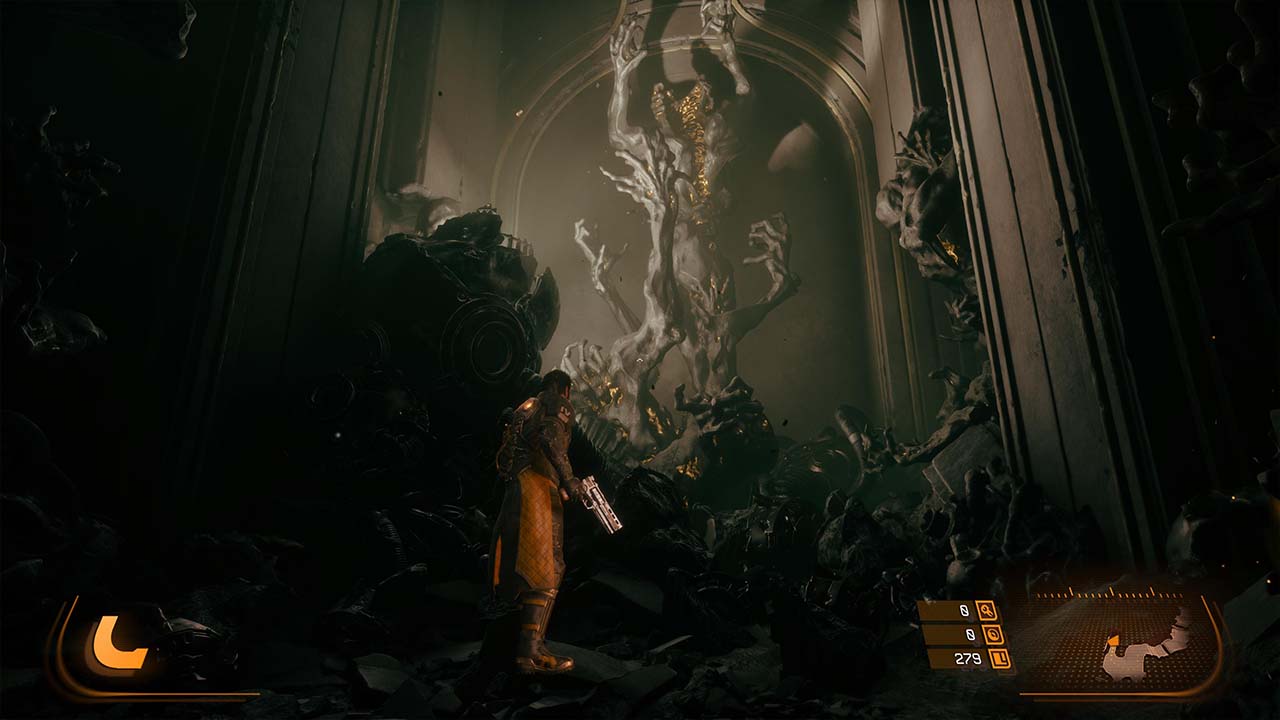Screen dimensions: 1280x720
Task: Click the circular orb resource icon
Action: tap(993, 634)
